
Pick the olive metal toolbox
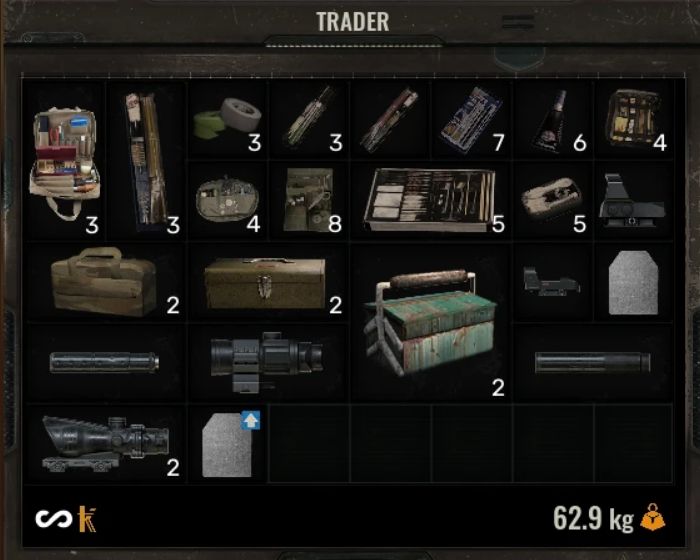pyautogui.click(x=266, y=281)
